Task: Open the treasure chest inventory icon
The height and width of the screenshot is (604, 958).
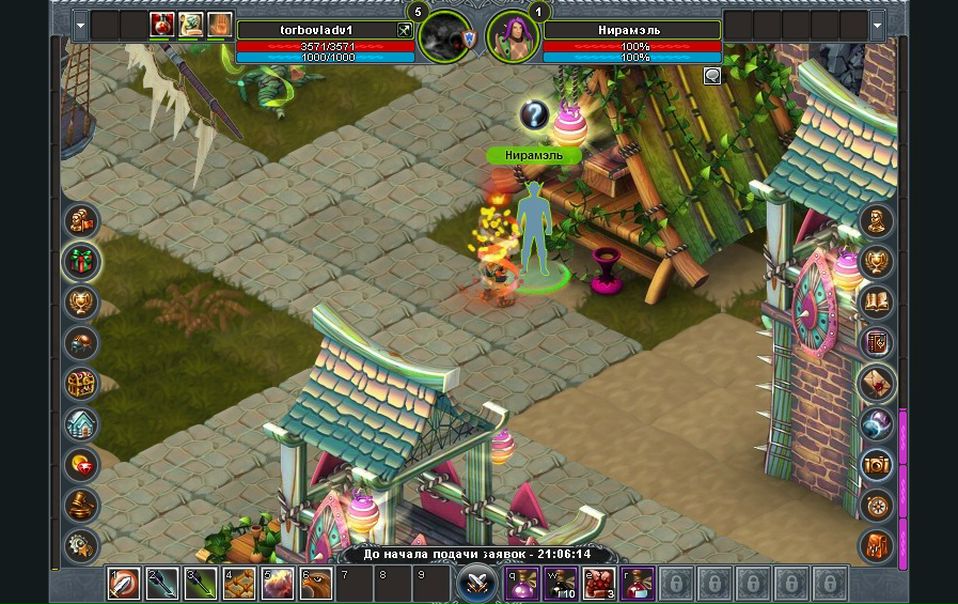Action: click(81, 383)
